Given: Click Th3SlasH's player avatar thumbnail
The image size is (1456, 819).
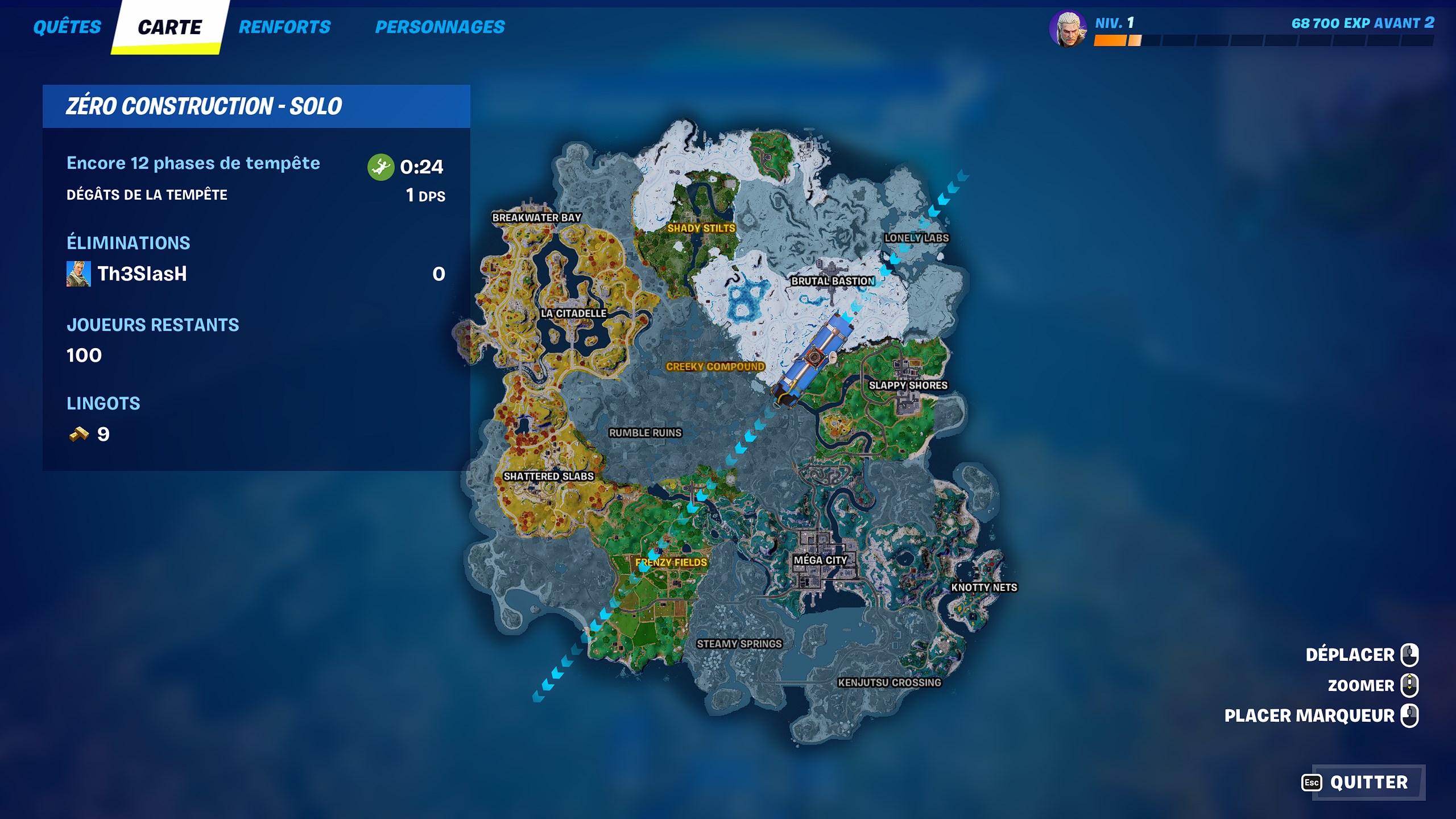Looking at the screenshot, I should [x=80, y=274].
